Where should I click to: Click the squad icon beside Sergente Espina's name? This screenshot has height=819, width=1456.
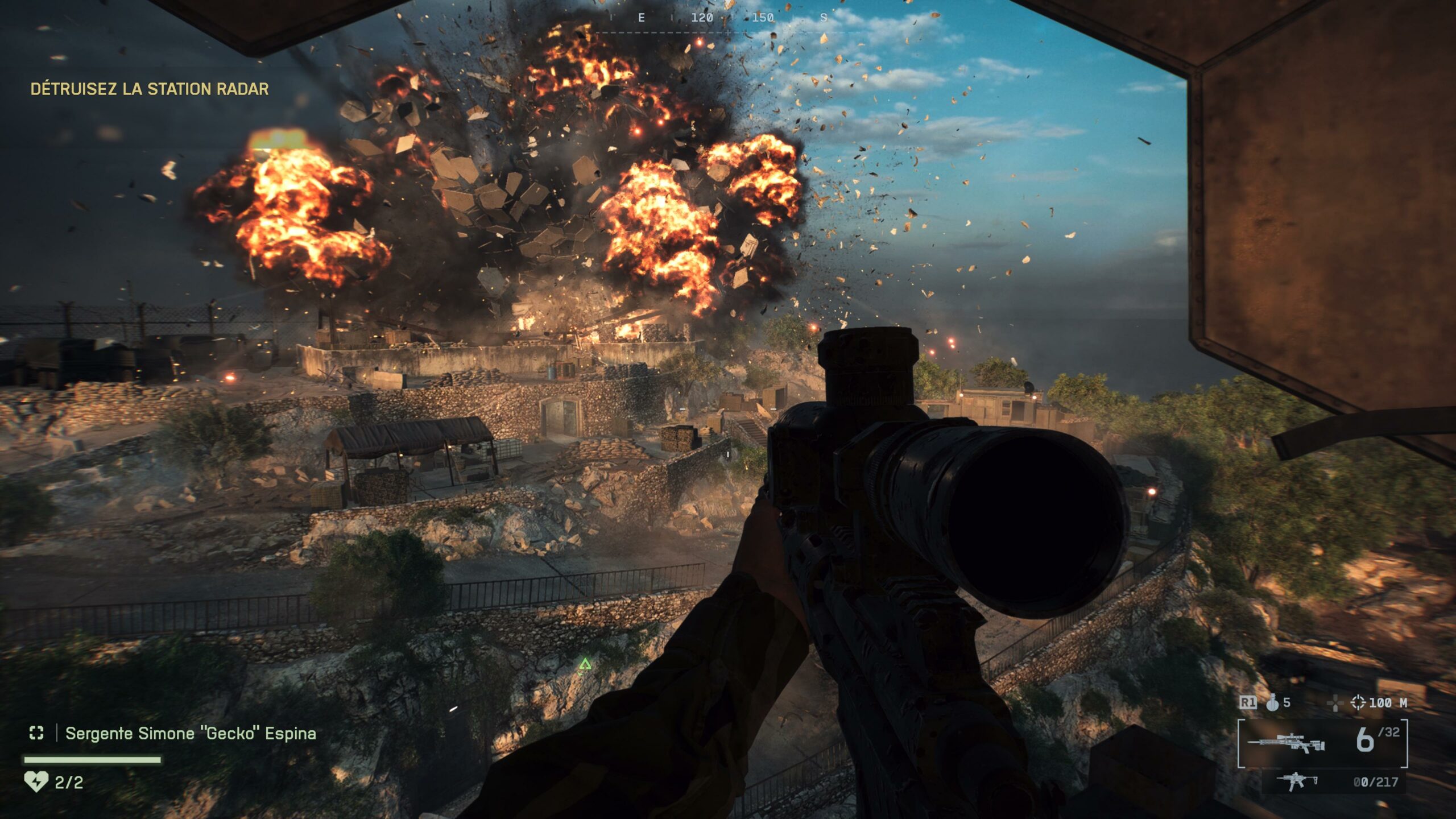(x=36, y=733)
